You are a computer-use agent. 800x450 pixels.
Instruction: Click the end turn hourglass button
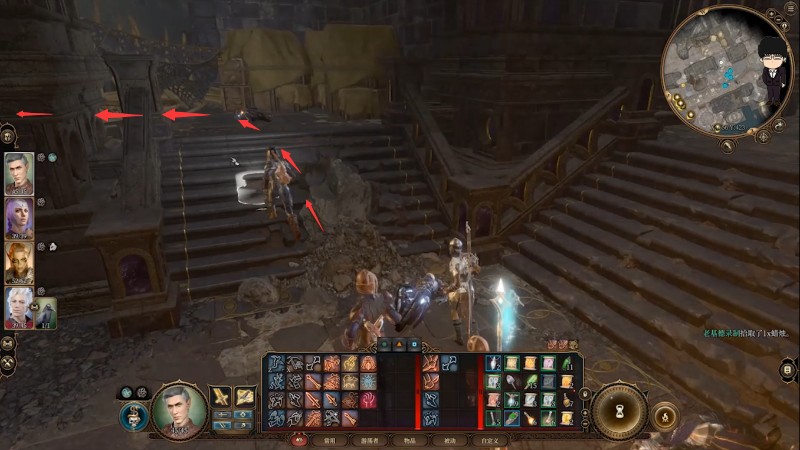[621, 410]
